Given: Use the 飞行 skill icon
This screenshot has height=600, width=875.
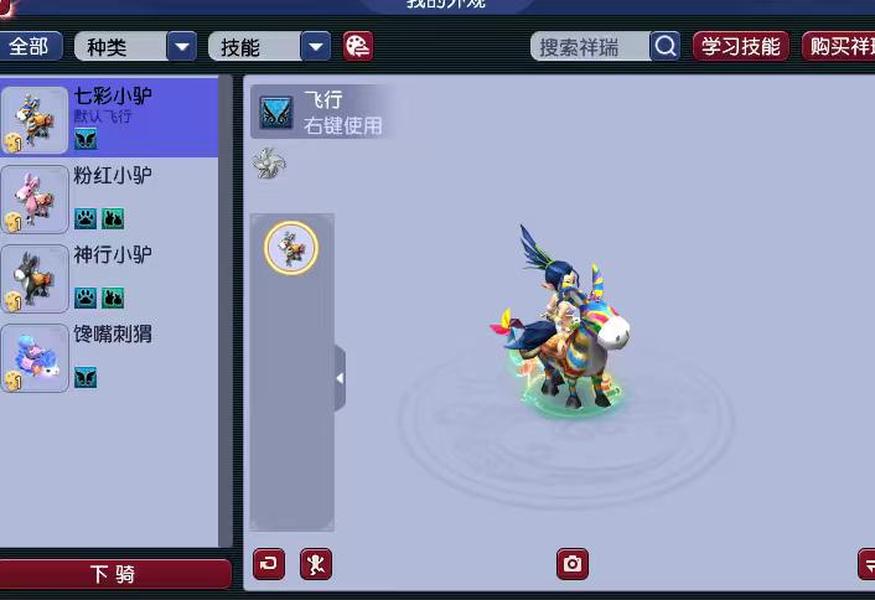Looking at the screenshot, I should coord(276,111).
